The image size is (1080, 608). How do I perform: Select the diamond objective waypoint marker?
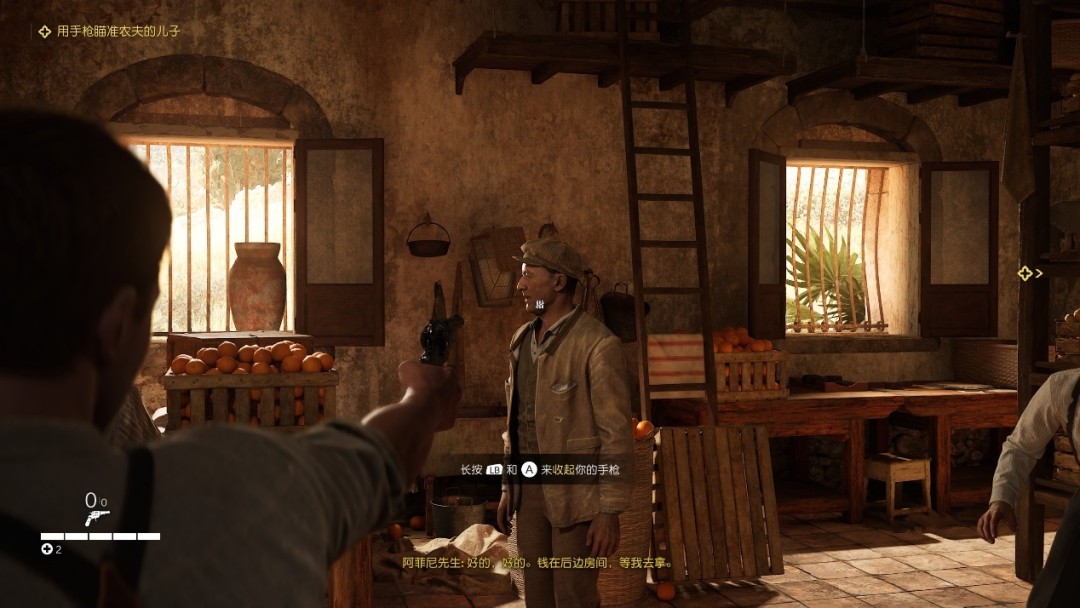tap(1025, 273)
